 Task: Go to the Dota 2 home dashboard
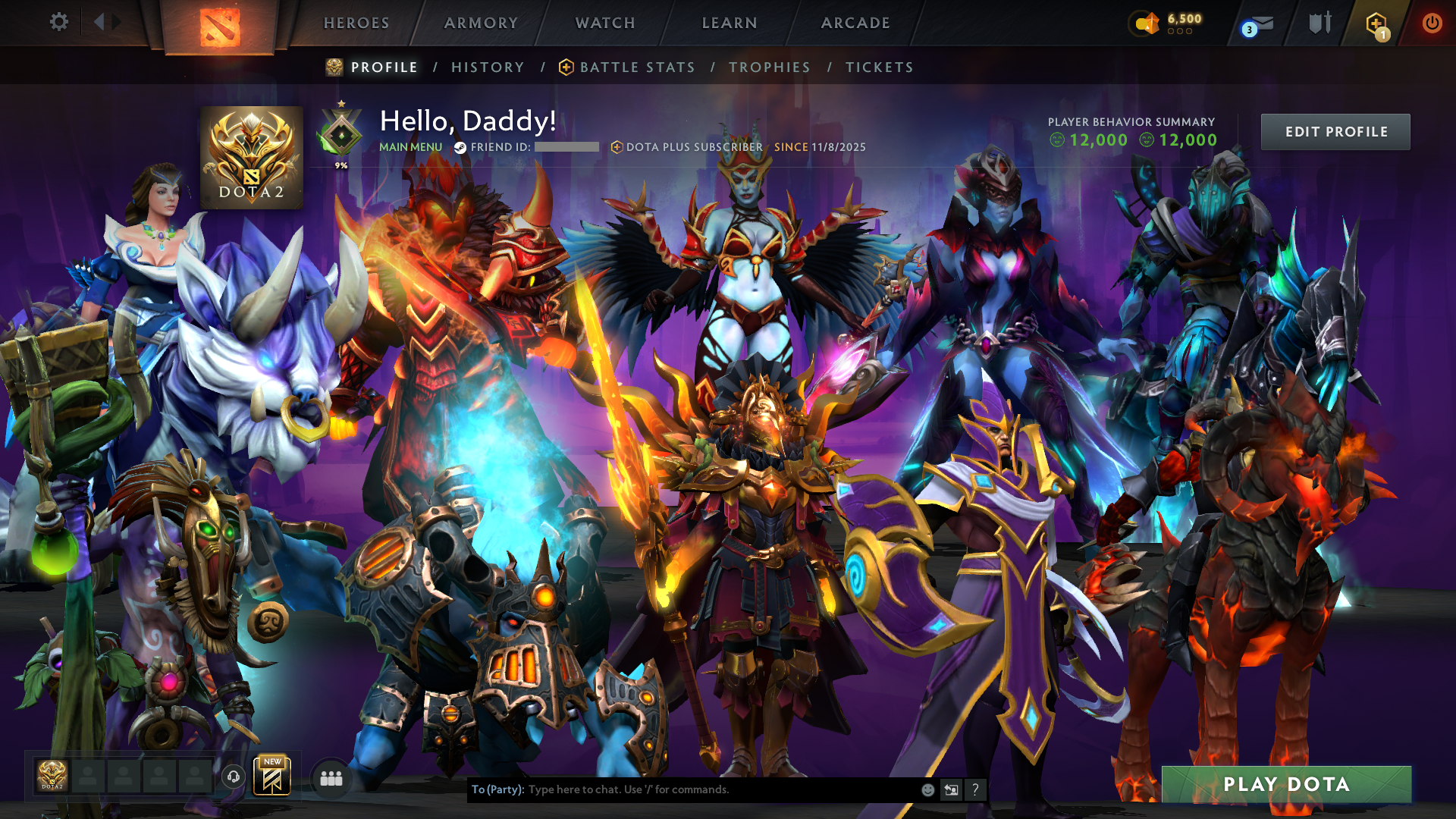[x=220, y=27]
